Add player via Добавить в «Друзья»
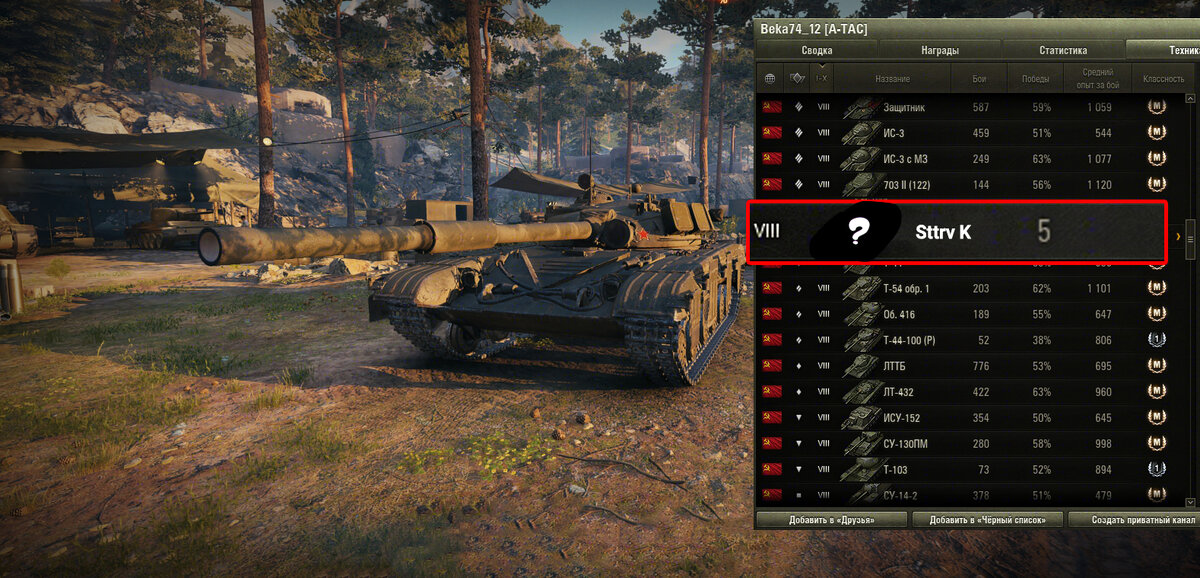The image size is (1200, 578). tap(831, 520)
